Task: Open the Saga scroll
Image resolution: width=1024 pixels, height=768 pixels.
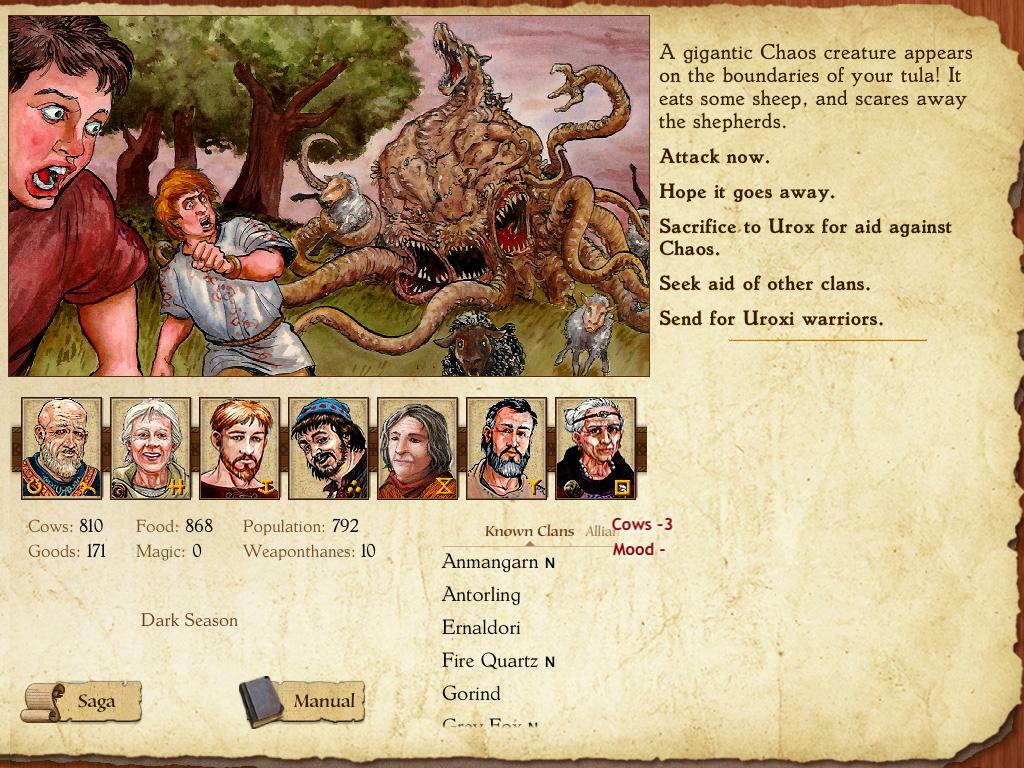Action: (82, 701)
